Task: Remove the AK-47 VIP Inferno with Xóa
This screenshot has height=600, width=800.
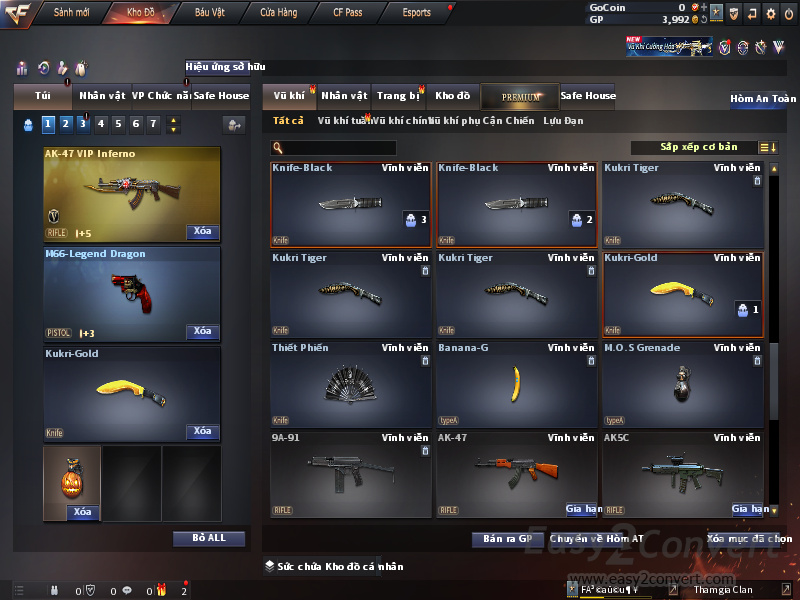Action: tap(202, 231)
